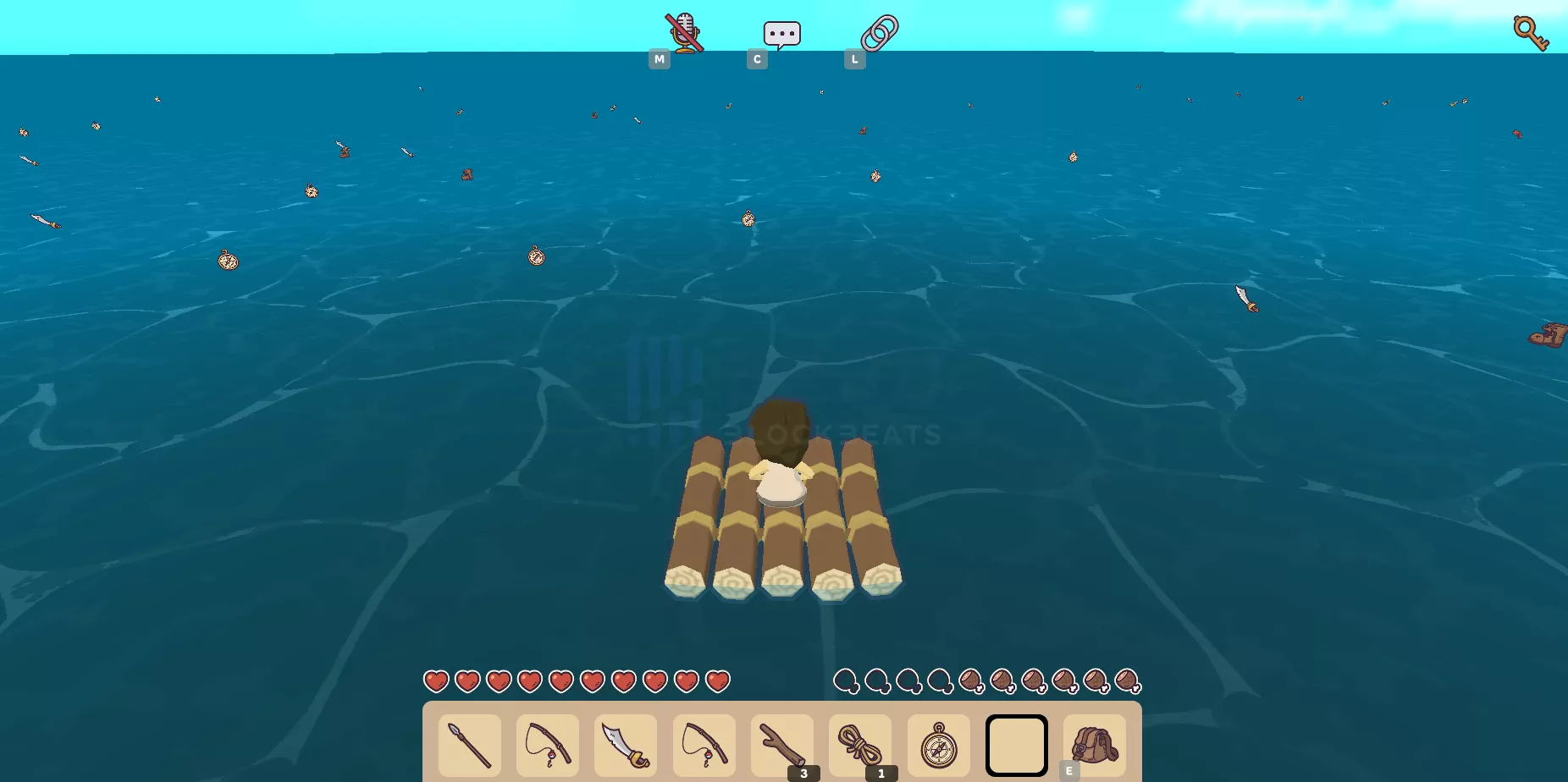1568x782 pixels.
Task: Pick the compass in the hotbar
Action: pos(937,745)
